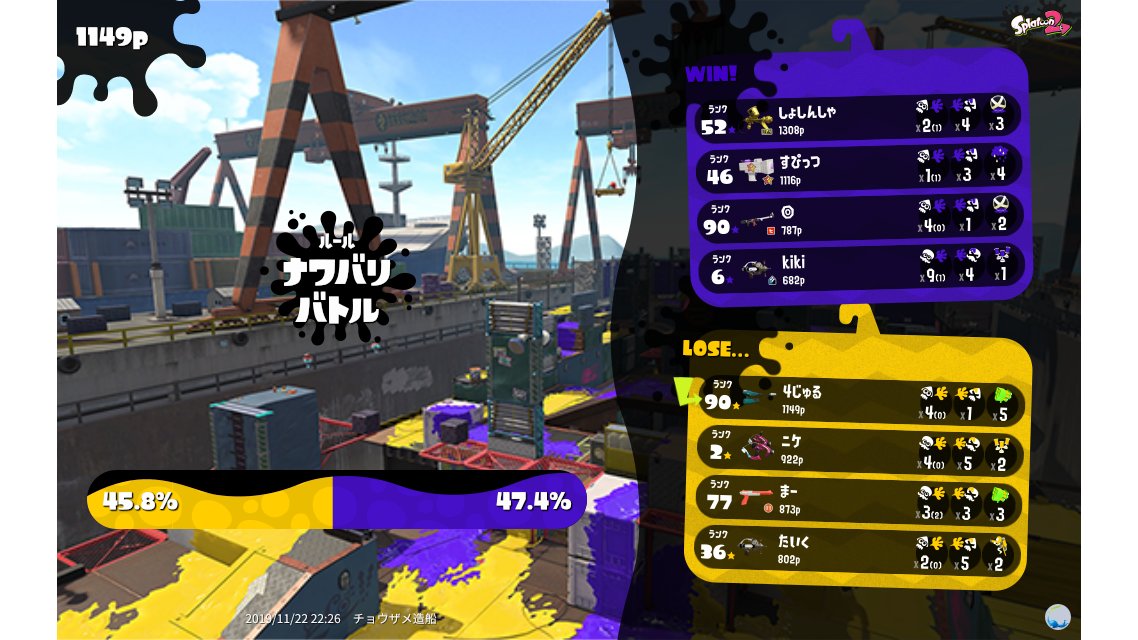Select player kiki's result row
The width and height of the screenshot is (1138, 640).
[858, 267]
